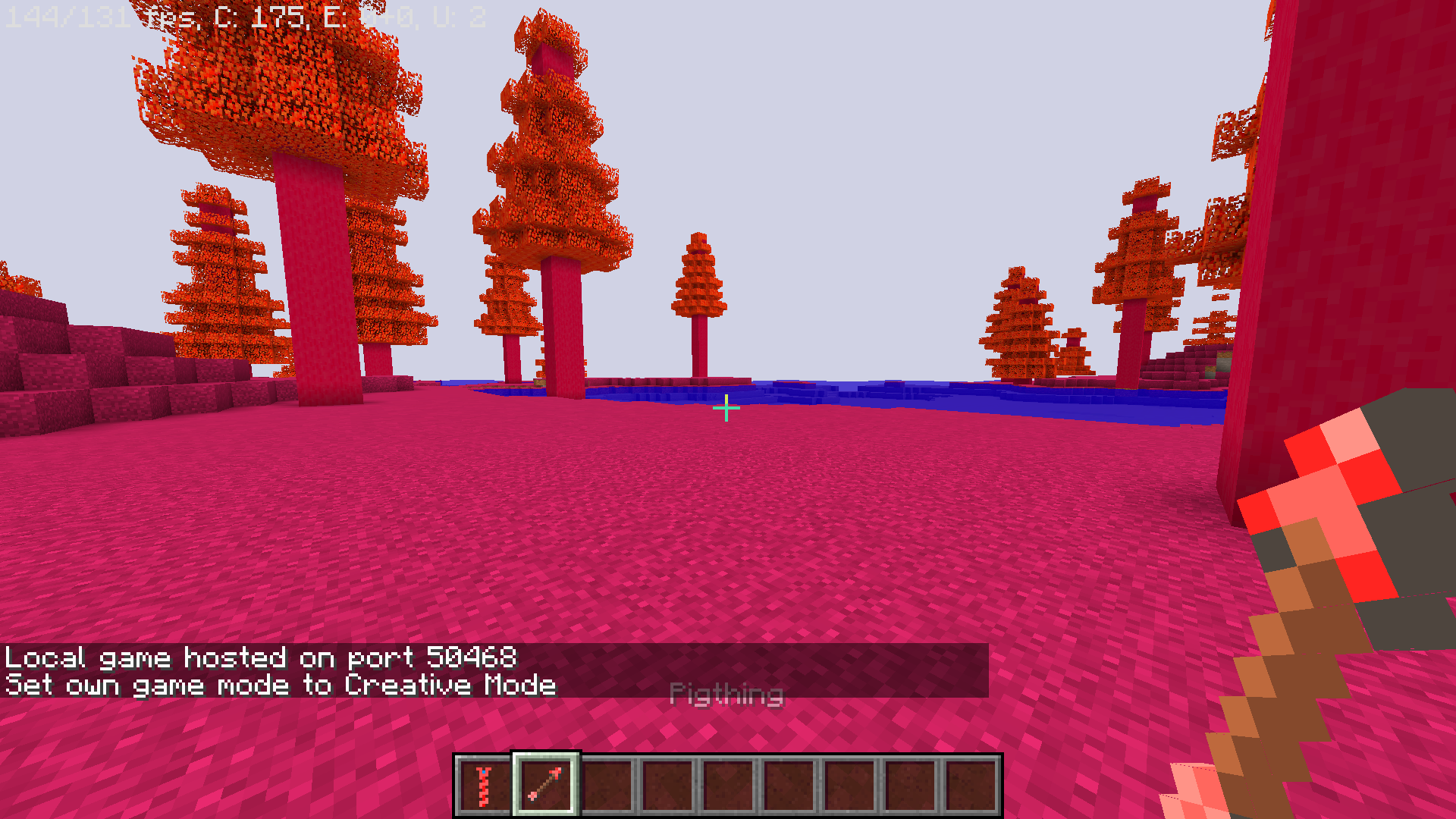Click the Pigthing name label
The image size is (1456, 819).
[x=727, y=694]
